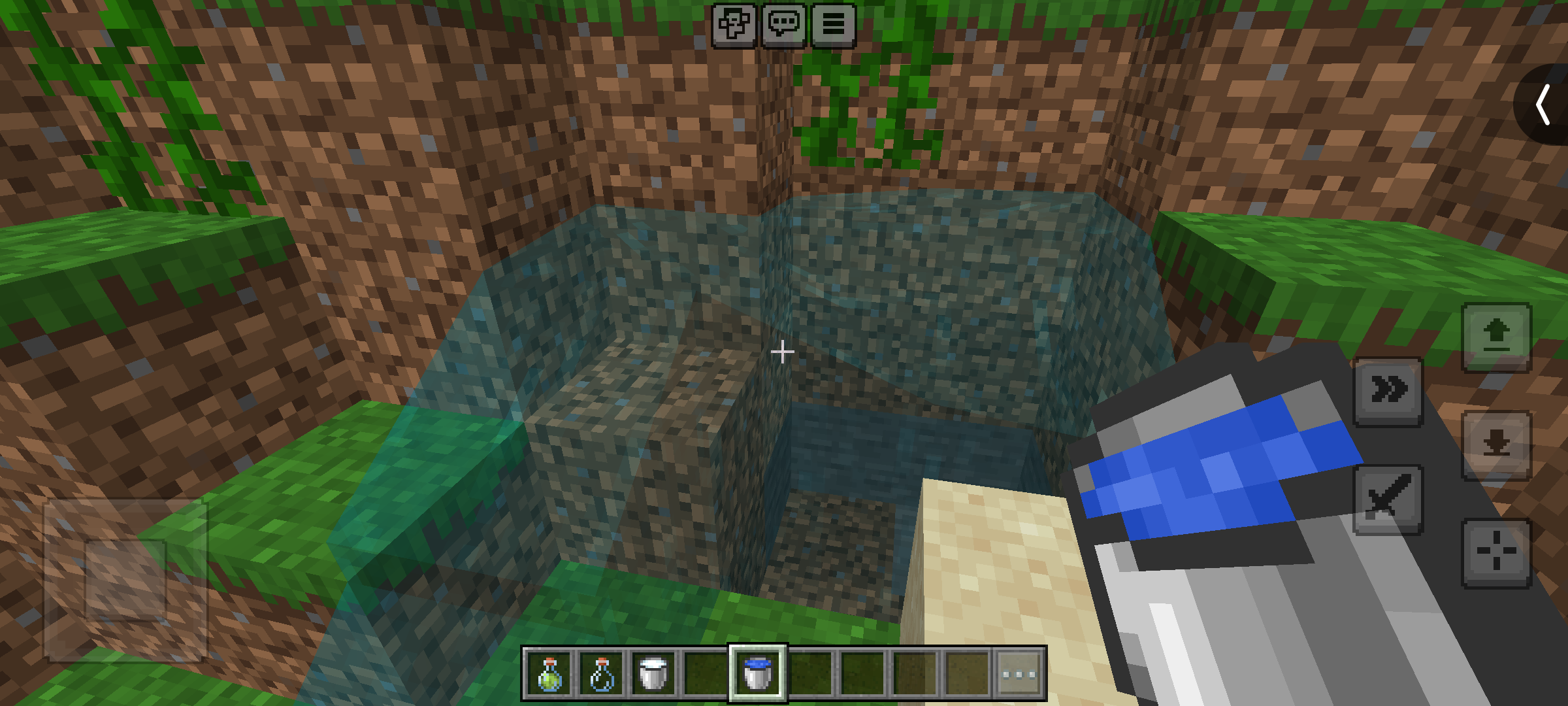Select the empty bucket hotbar slot
This screenshot has height=706, width=1568.
tap(653, 674)
